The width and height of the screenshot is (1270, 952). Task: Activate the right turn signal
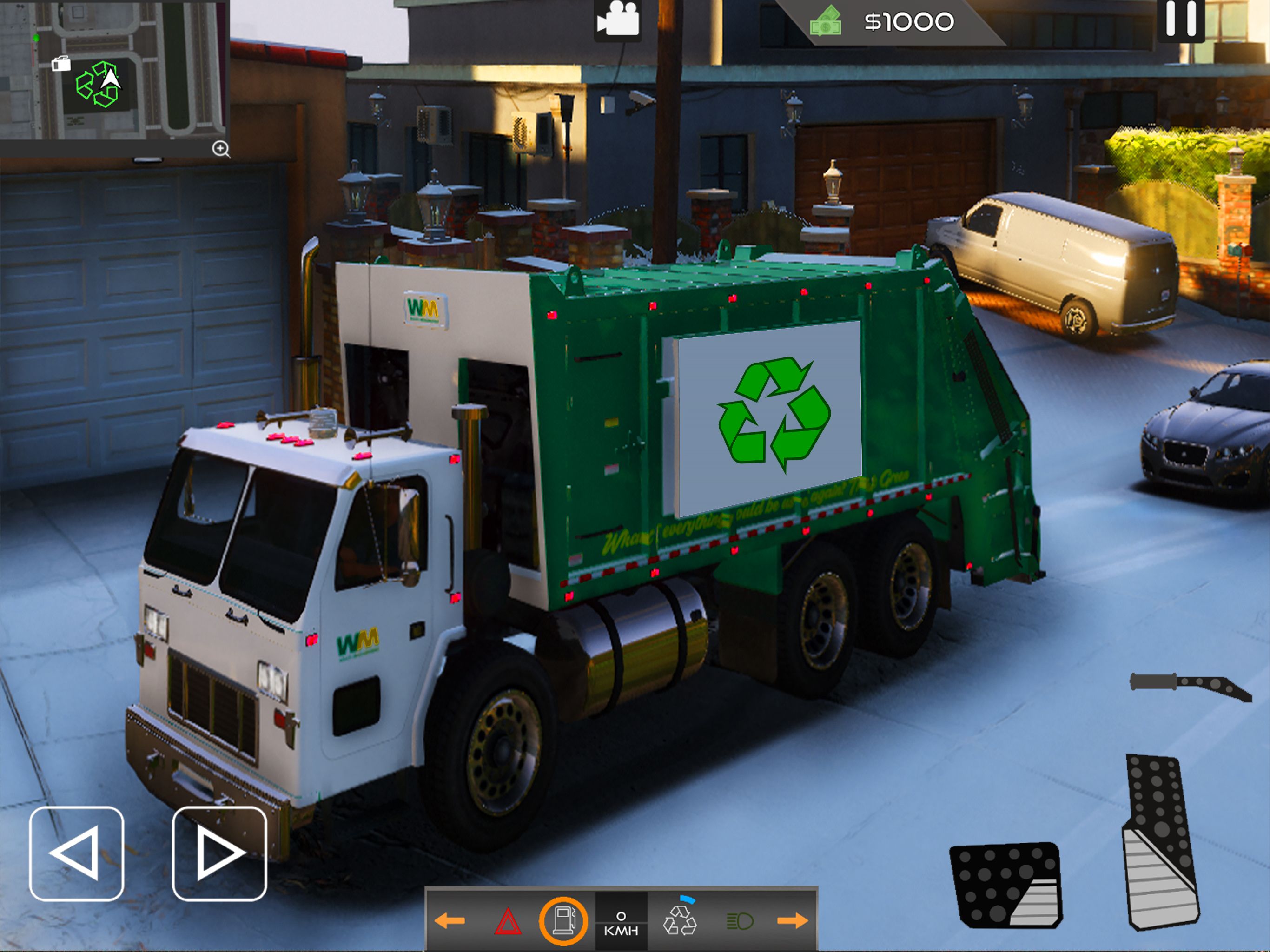pos(793,921)
